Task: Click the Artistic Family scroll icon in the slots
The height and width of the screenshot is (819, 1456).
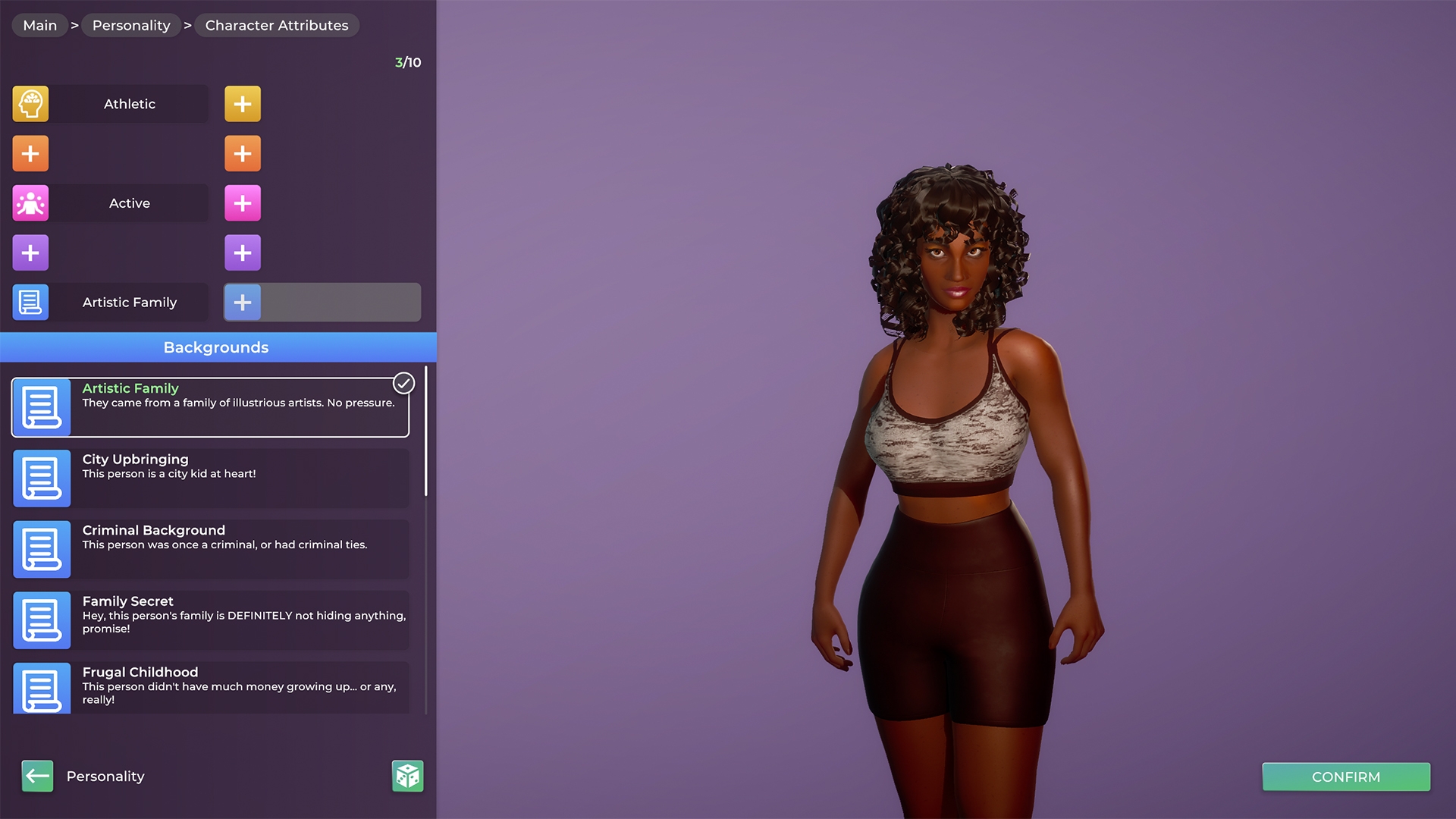Action: click(x=30, y=302)
